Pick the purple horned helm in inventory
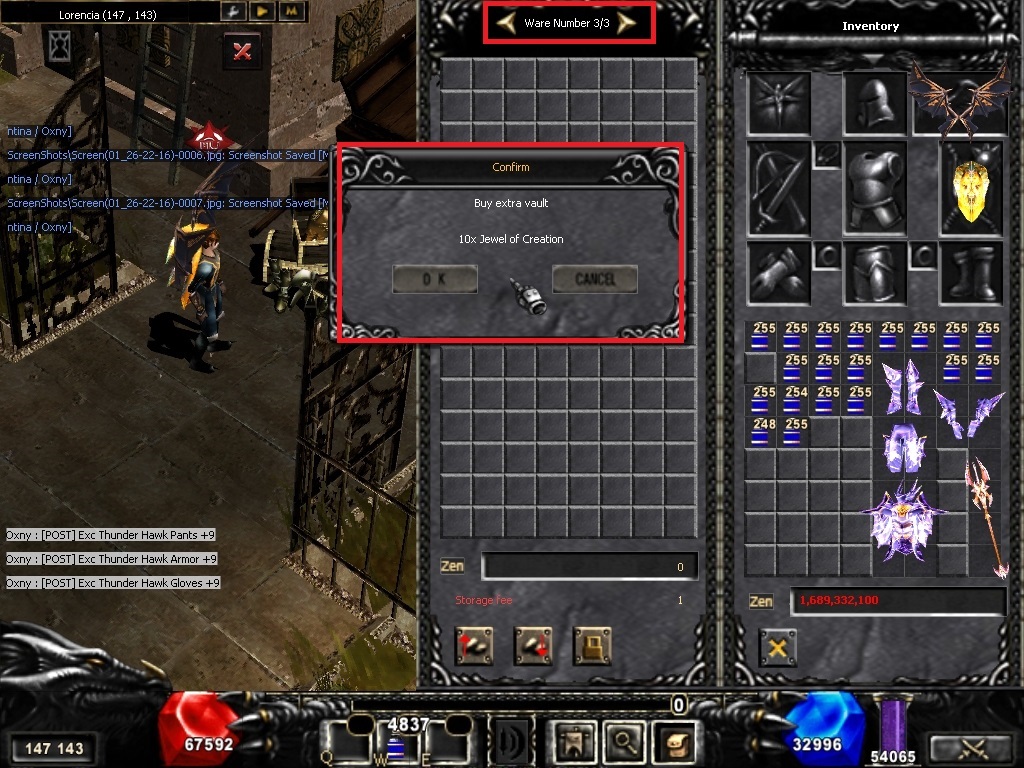Viewport: 1024px width, 768px height. point(906,518)
